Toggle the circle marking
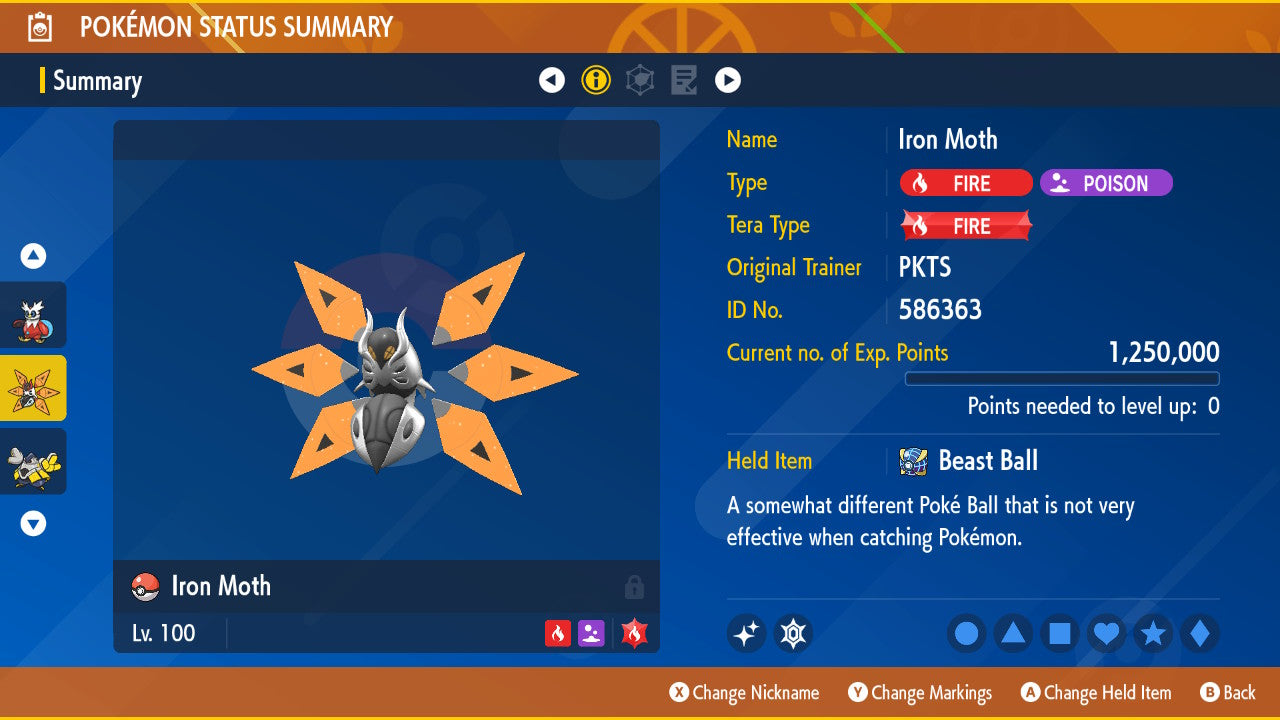The image size is (1280, 720). tap(967, 633)
